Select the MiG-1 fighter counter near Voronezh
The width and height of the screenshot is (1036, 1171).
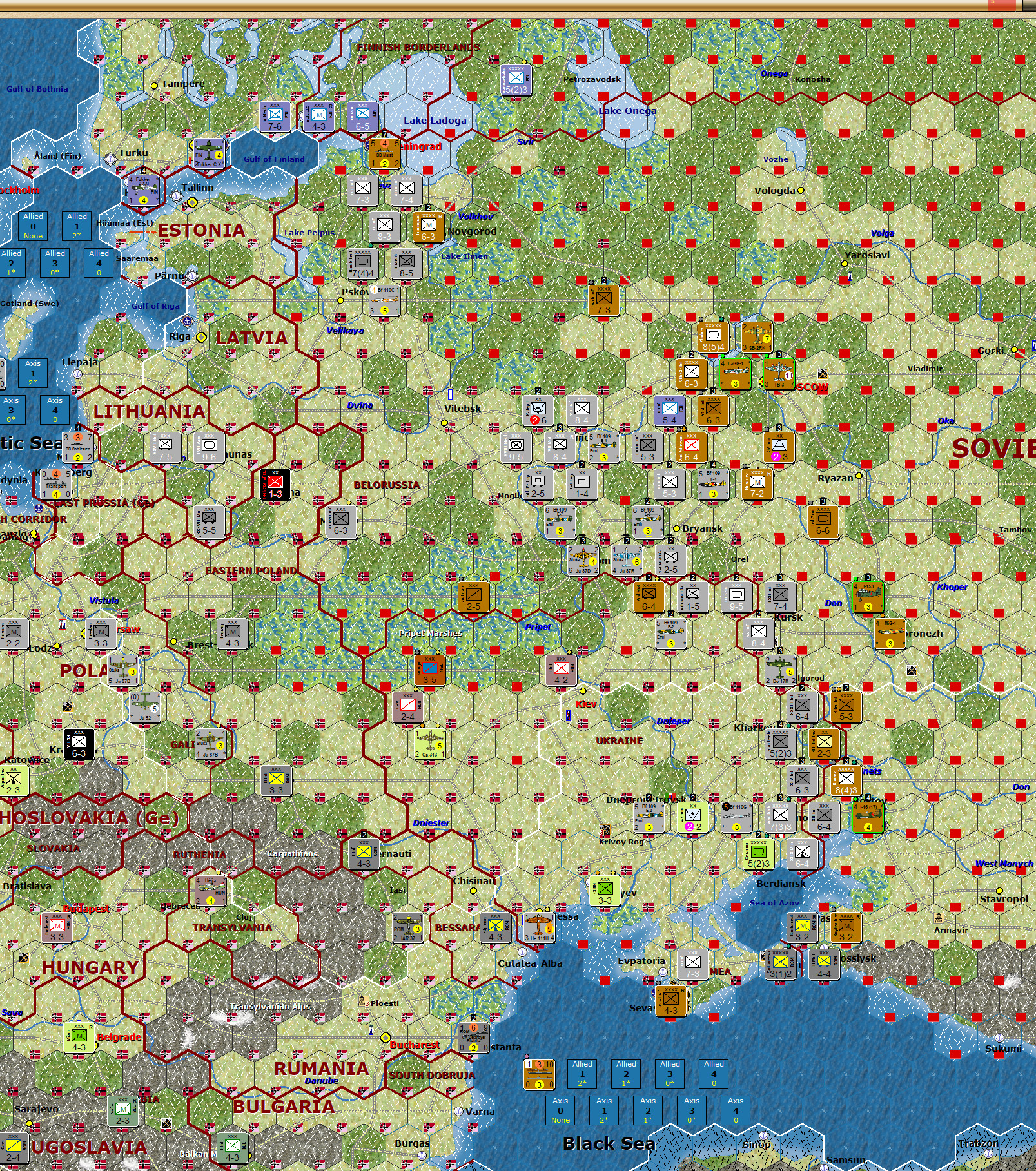[890, 634]
